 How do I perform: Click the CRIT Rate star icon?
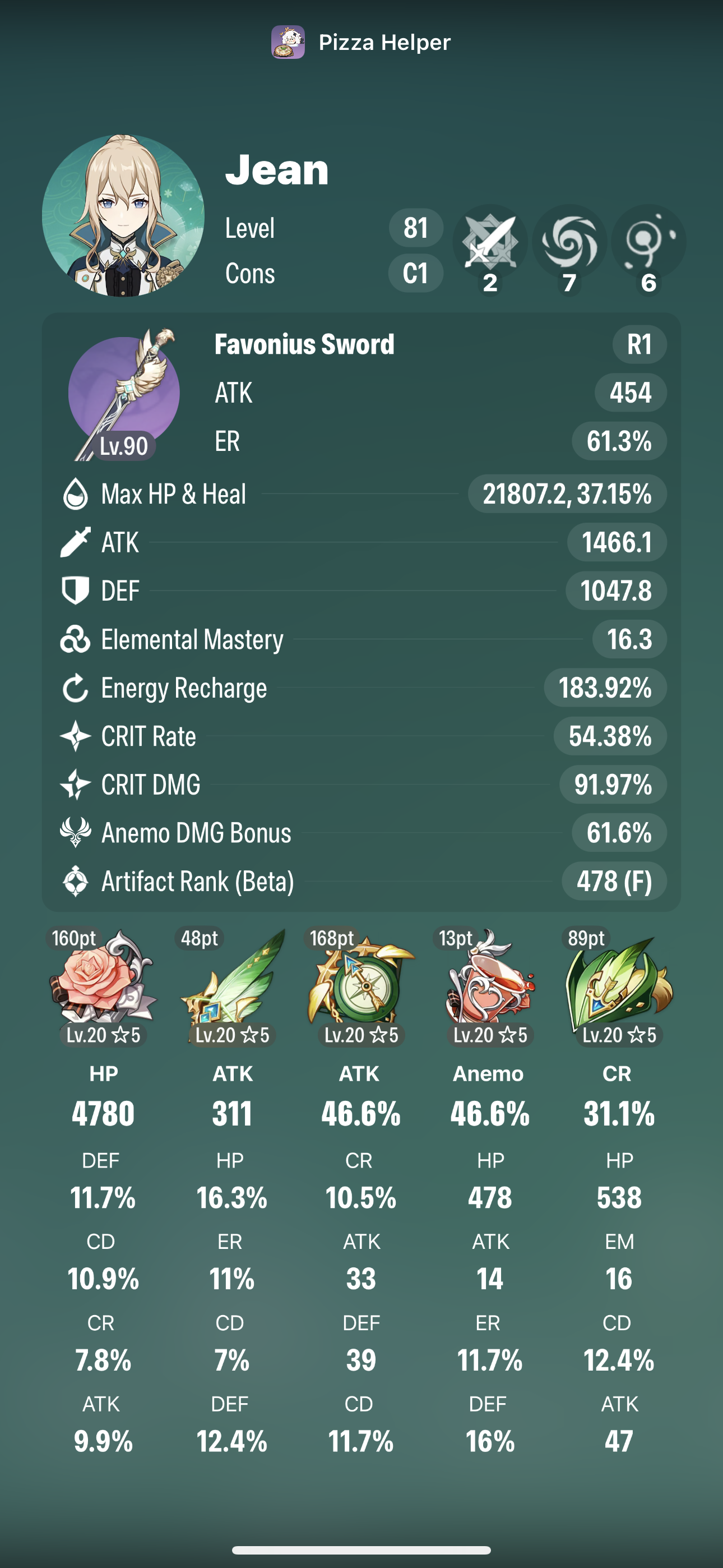(x=76, y=736)
